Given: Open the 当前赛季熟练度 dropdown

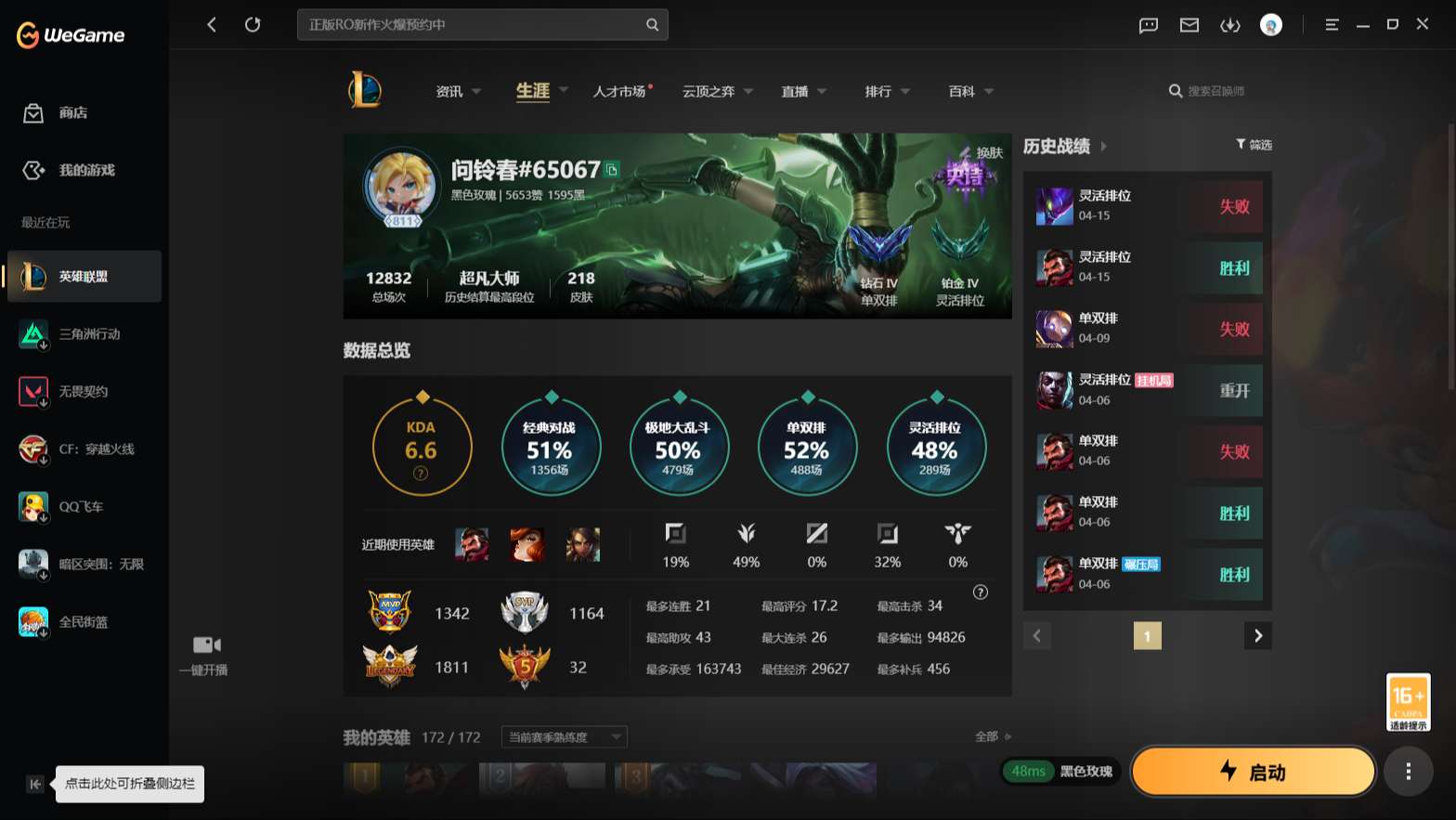Looking at the screenshot, I should (562, 736).
